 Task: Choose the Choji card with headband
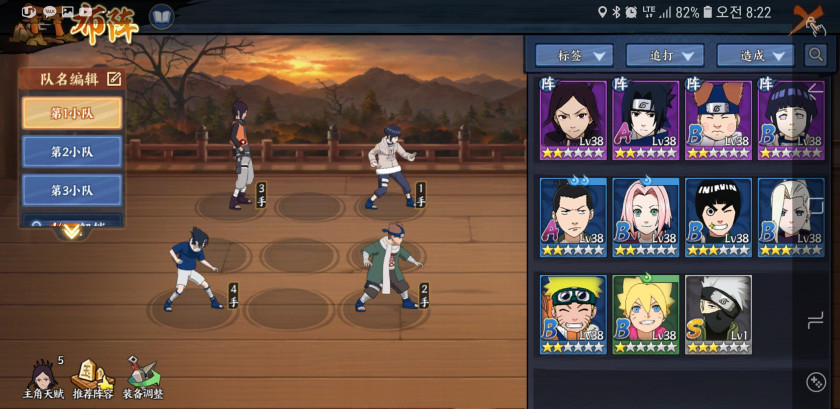pos(718,120)
